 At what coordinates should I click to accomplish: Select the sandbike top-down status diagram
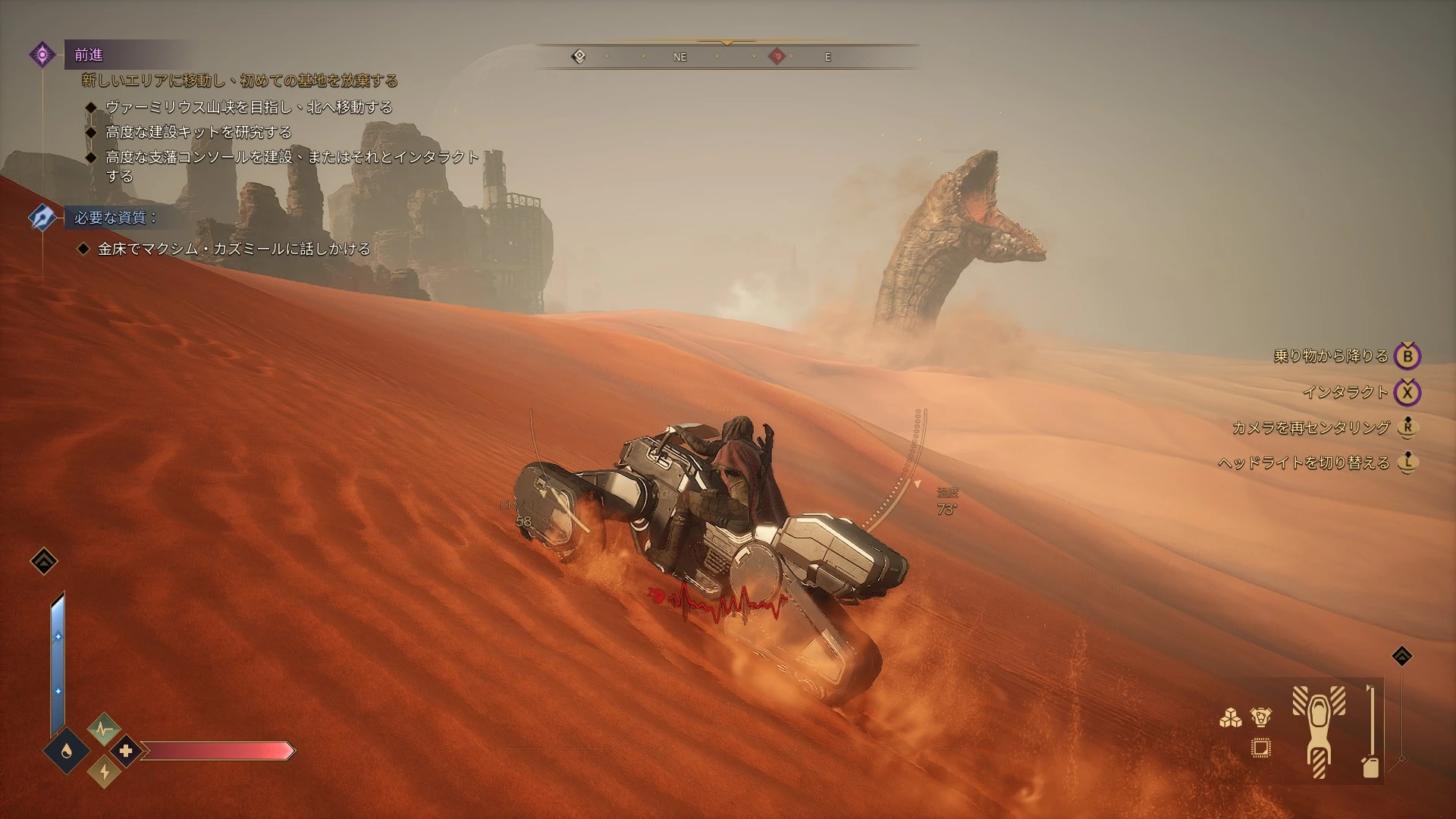1319,732
